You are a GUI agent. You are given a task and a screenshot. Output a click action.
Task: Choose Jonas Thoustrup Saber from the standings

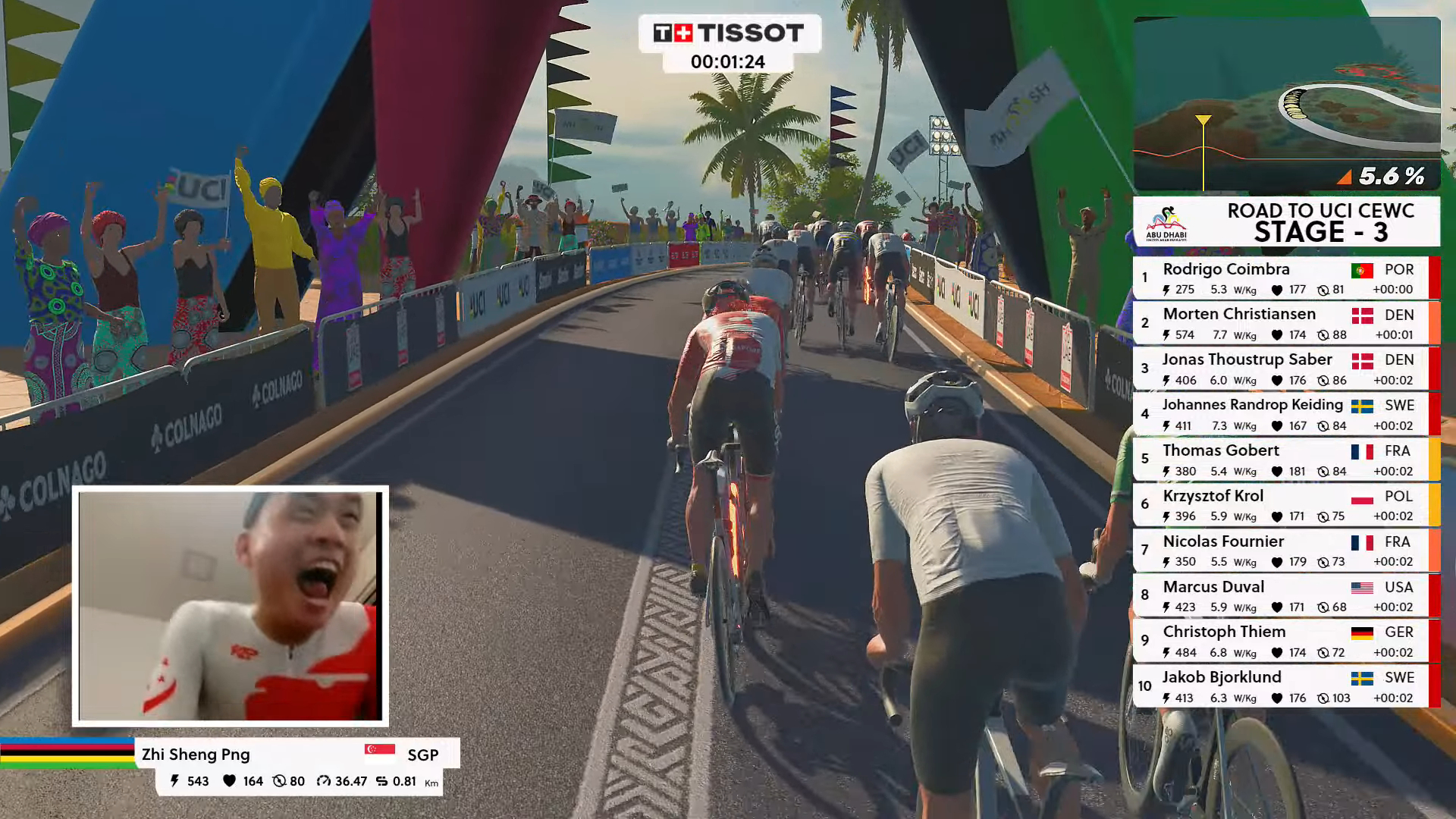point(1282,369)
